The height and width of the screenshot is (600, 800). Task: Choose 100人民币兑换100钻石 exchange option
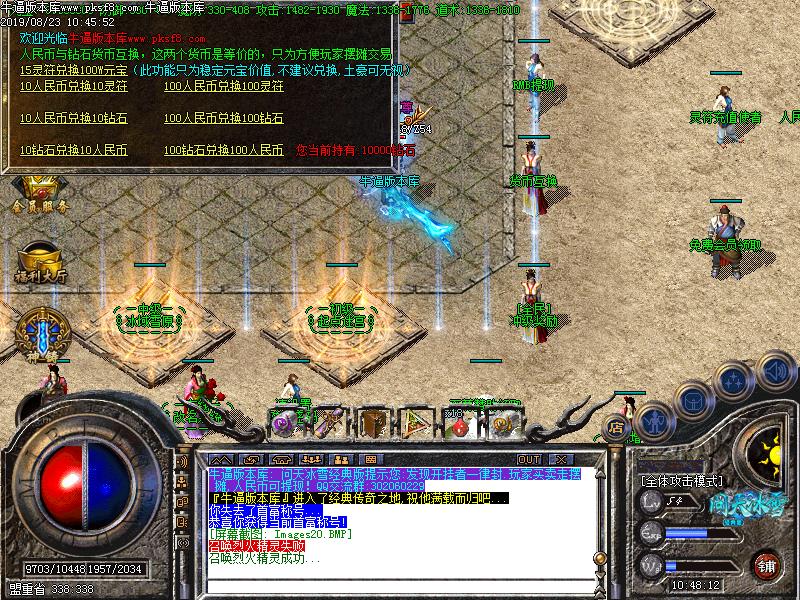223,118
